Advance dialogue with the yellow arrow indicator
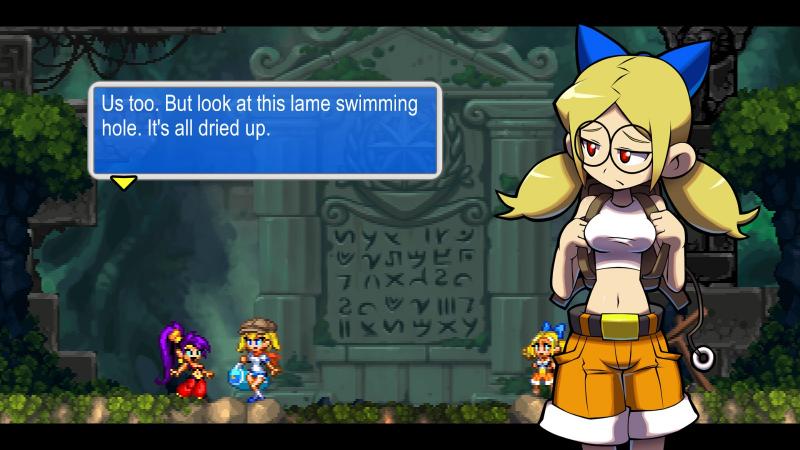 coord(123,182)
